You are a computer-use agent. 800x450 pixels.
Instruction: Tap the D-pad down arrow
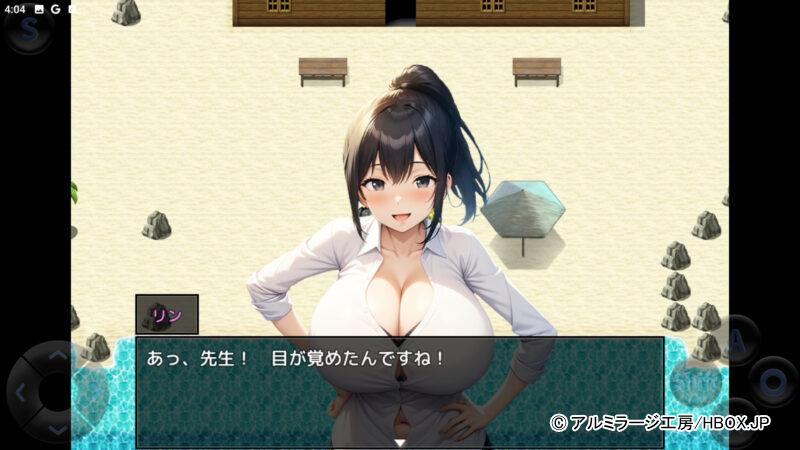point(56,427)
